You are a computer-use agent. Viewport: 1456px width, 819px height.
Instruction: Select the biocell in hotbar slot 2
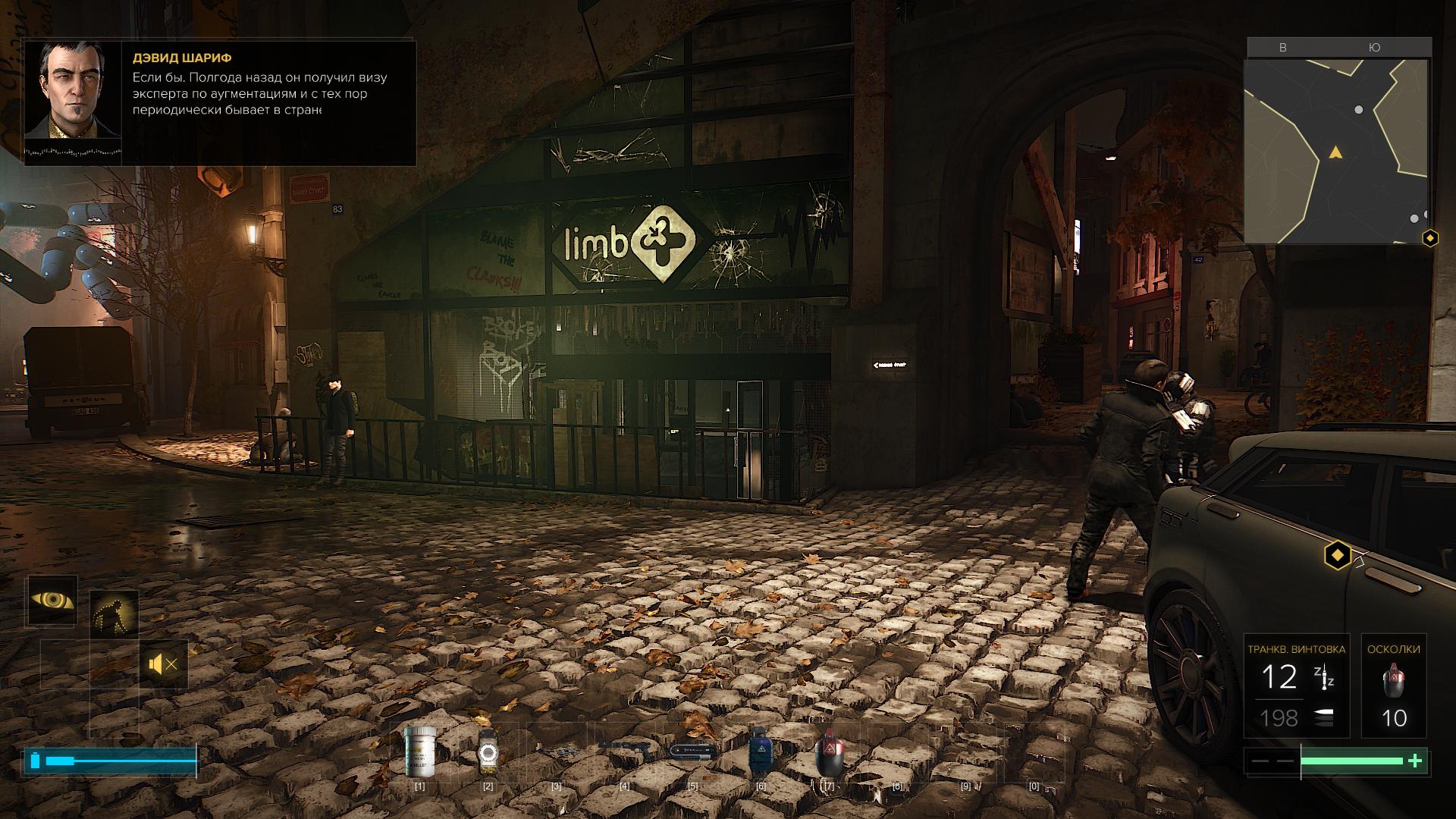pyautogui.click(x=488, y=752)
